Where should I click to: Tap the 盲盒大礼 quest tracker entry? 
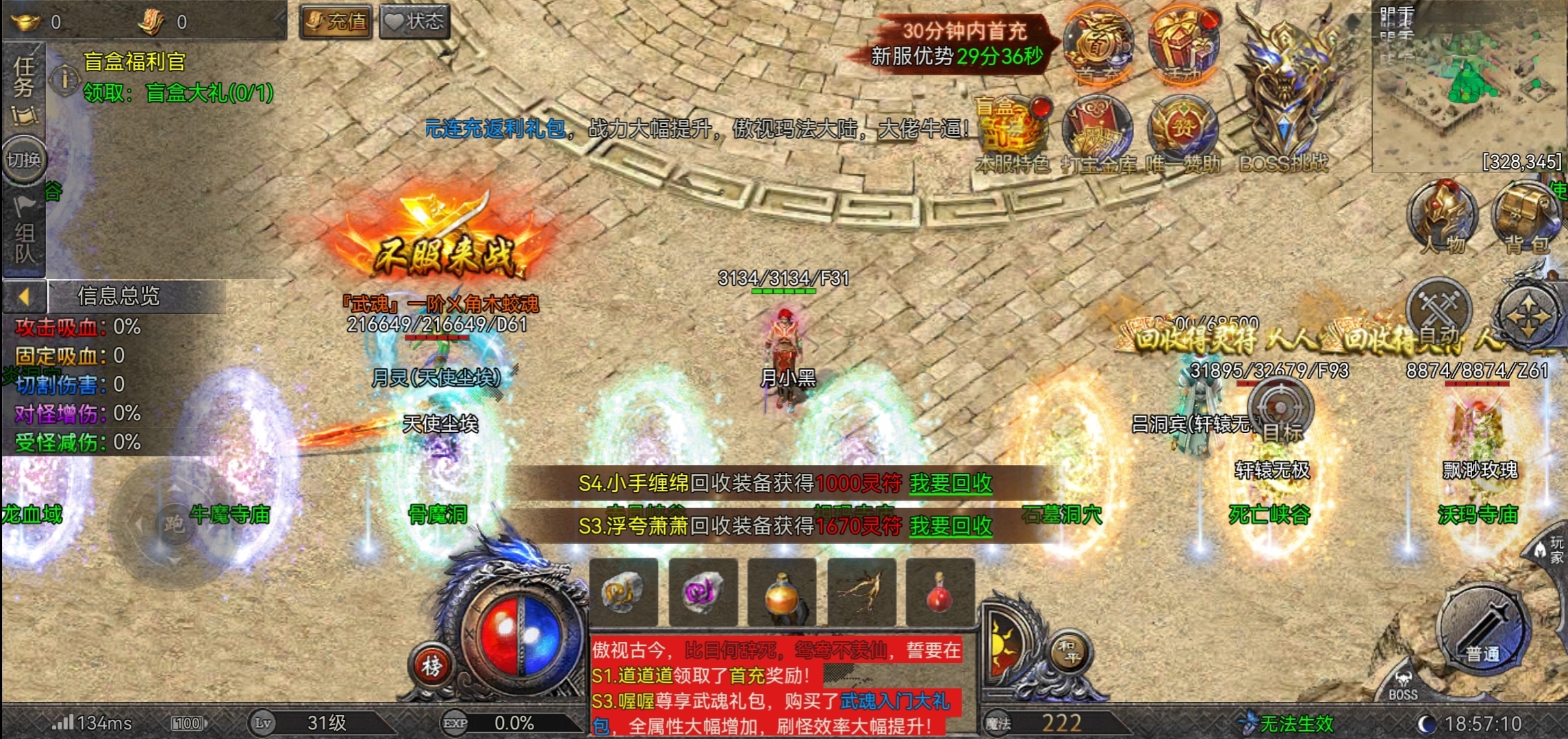[x=178, y=92]
